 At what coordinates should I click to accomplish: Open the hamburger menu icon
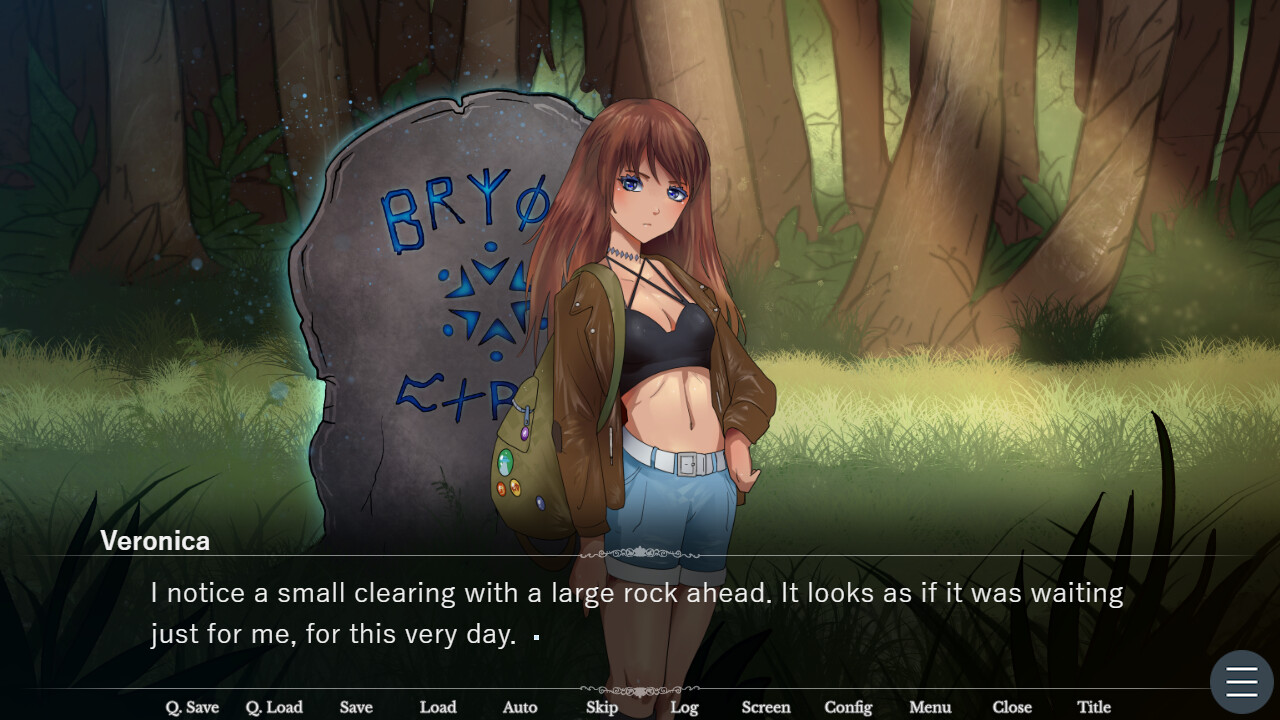tap(1240, 681)
